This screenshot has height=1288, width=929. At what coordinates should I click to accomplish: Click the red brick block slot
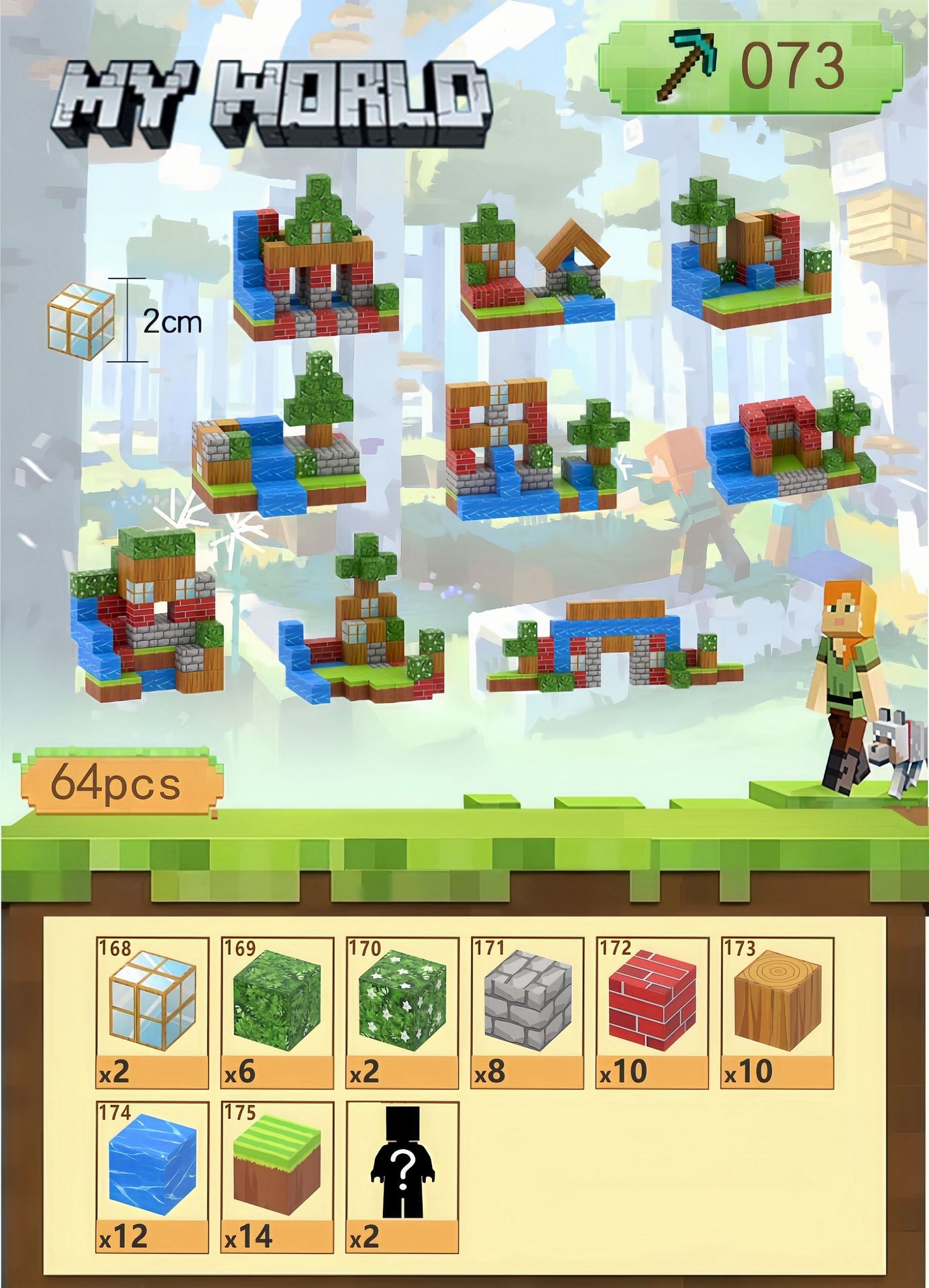652,1012
